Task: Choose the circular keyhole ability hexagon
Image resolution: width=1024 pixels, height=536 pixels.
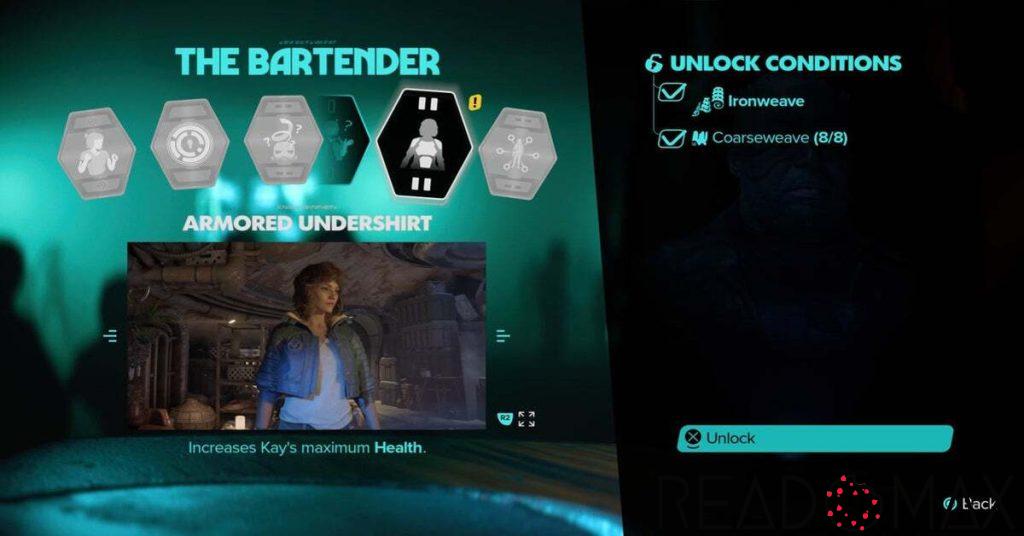Action: tap(189, 144)
